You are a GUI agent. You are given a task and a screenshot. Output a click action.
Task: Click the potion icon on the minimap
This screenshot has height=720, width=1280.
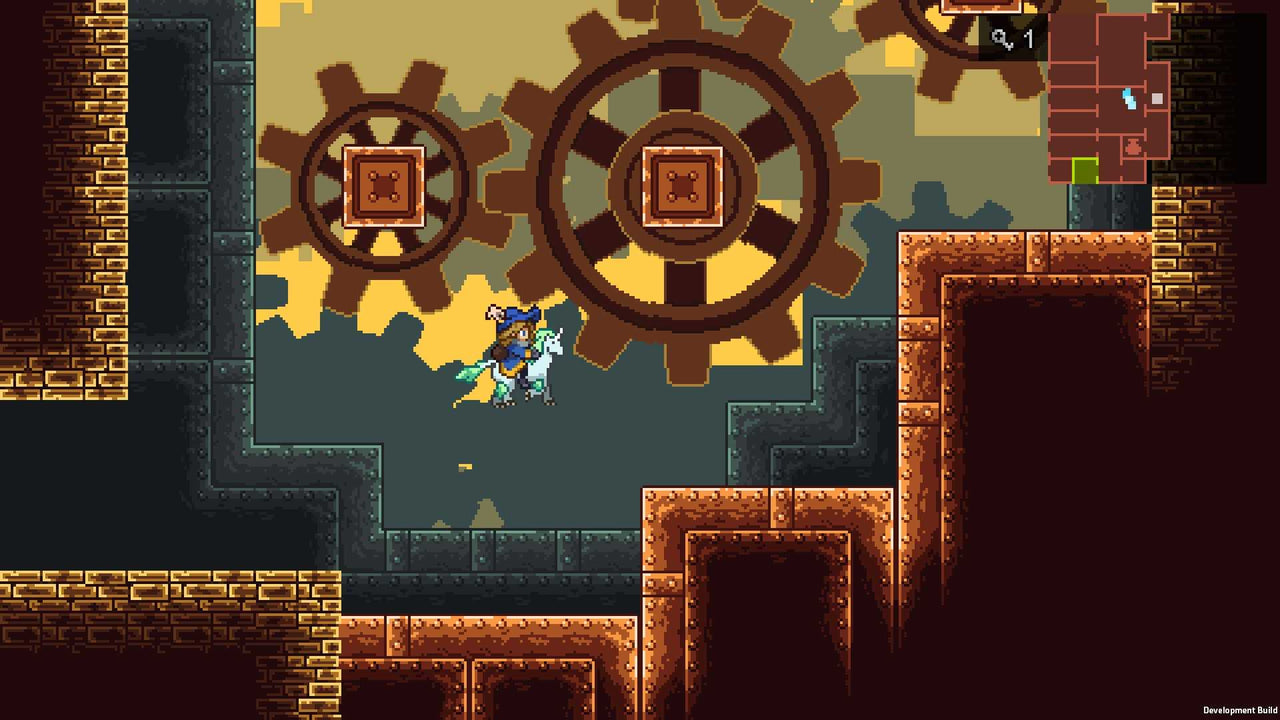point(1132,146)
